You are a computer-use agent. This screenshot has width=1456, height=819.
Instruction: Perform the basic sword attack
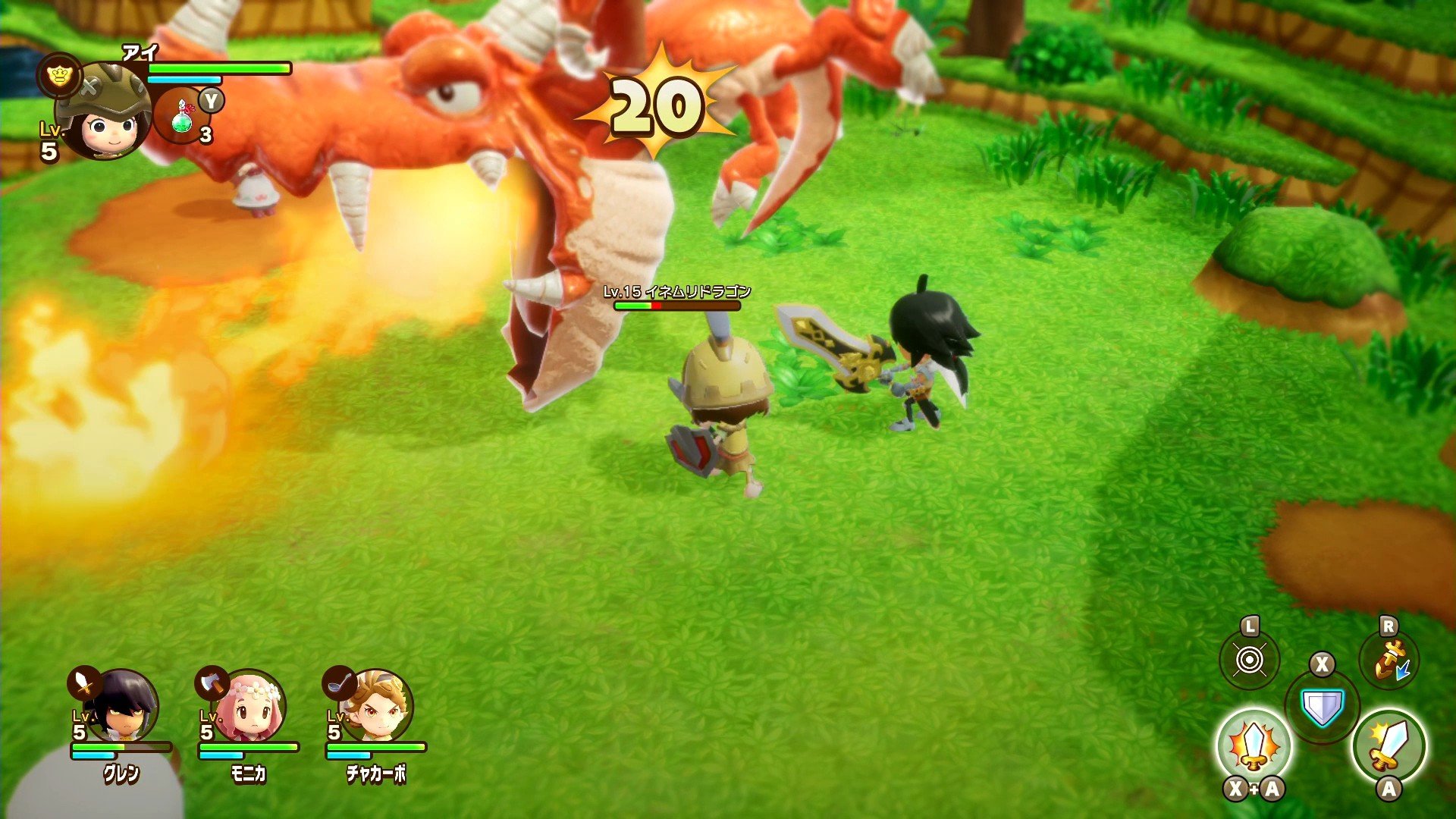1389,747
